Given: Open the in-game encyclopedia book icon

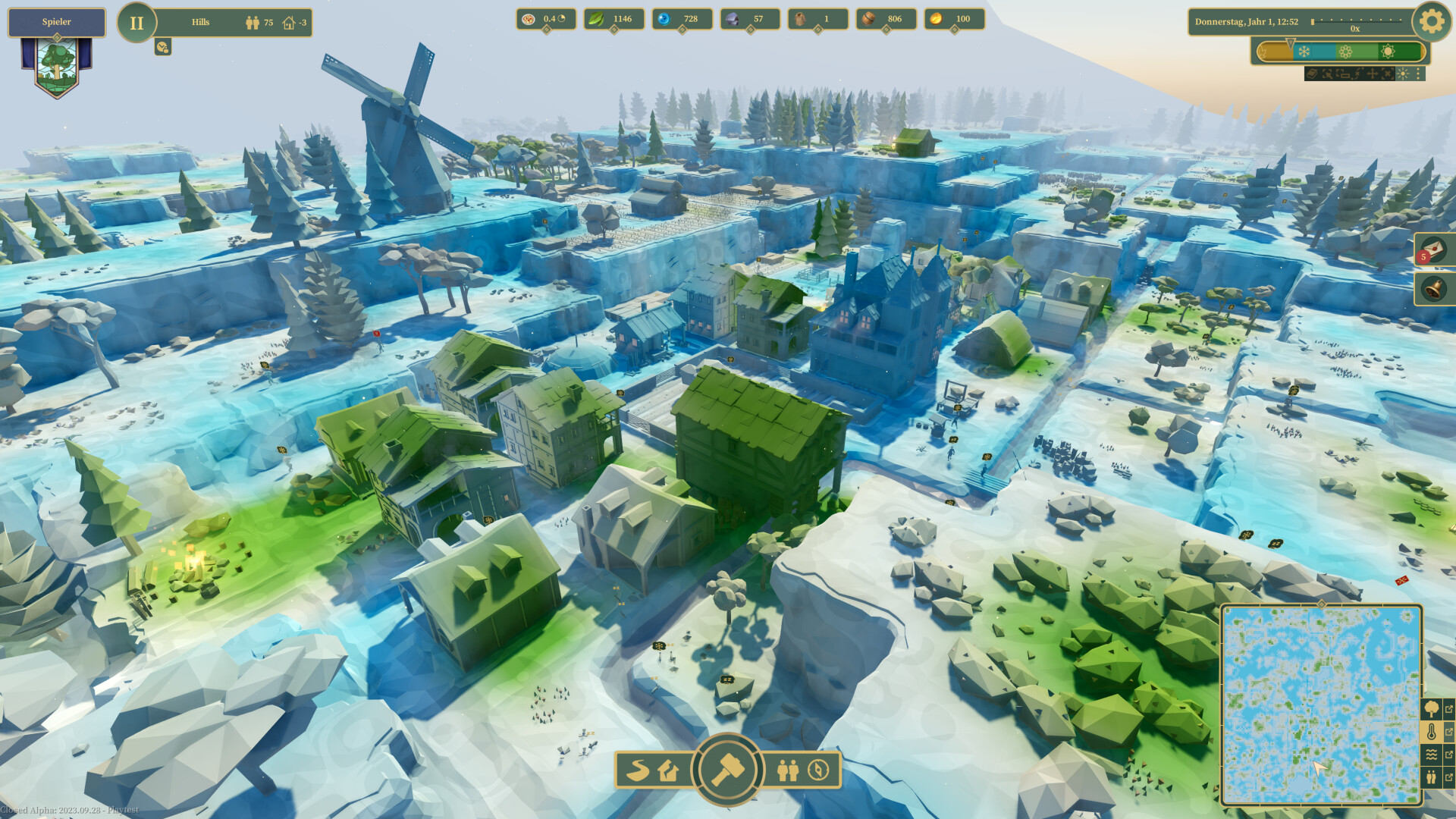Looking at the screenshot, I should click(1312, 74).
